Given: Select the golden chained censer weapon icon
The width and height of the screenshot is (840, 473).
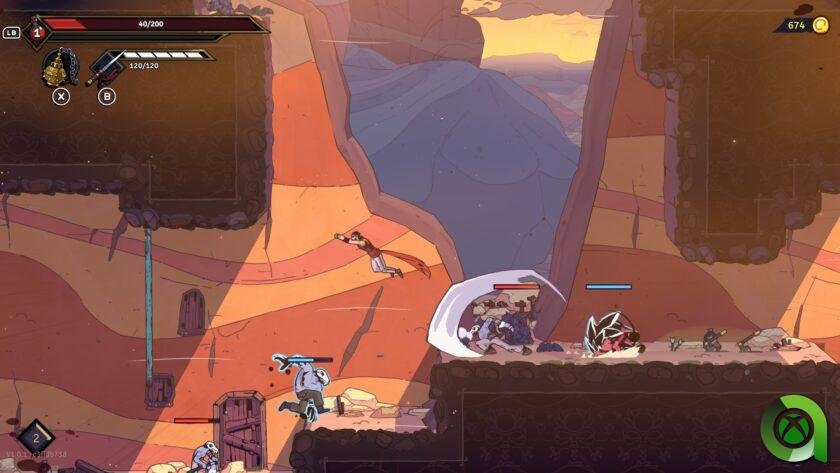Looking at the screenshot, I should tap(59, 69).
